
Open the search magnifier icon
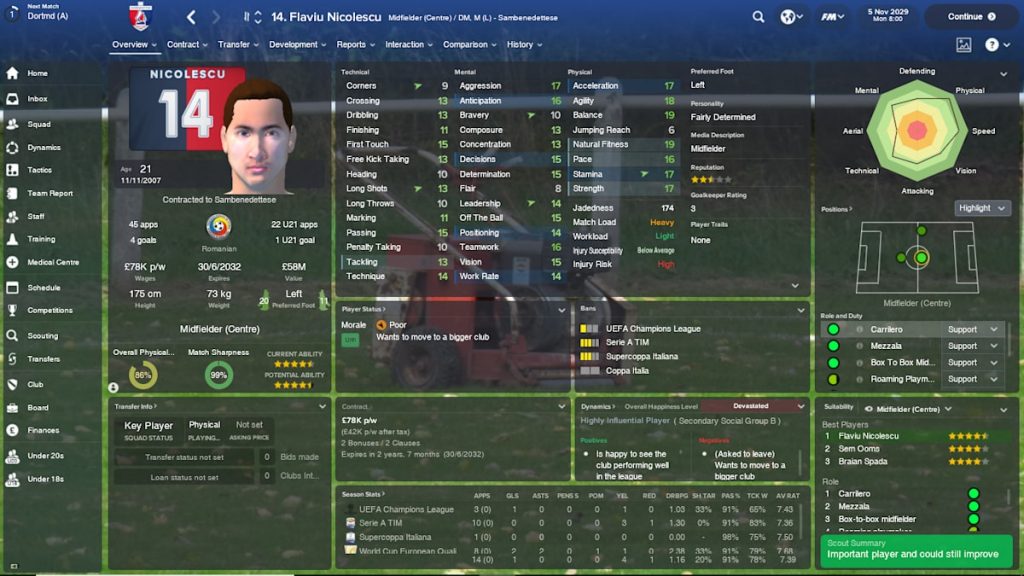coord(759,17)
